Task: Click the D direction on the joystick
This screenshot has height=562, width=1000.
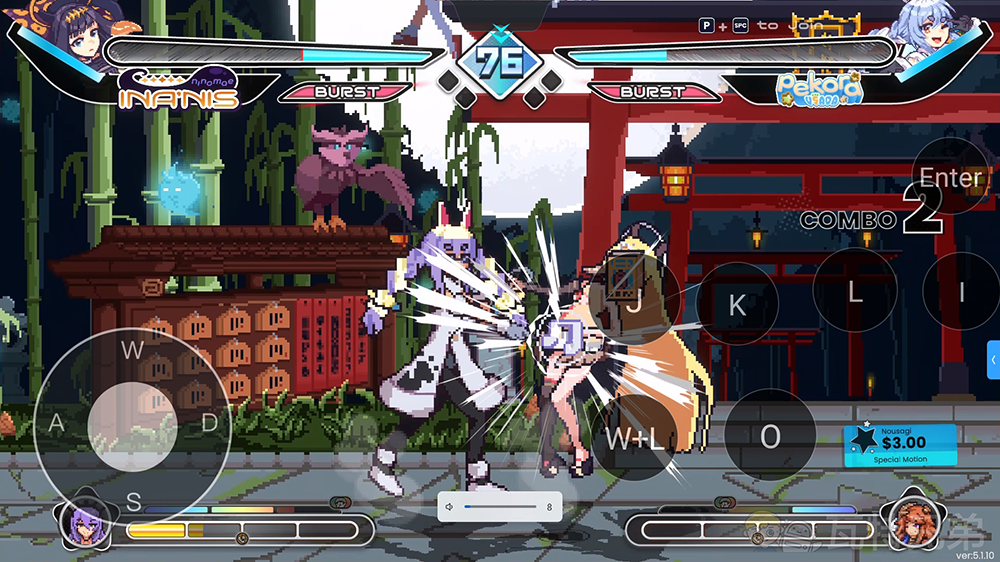Action: click(x=209, y=422)
